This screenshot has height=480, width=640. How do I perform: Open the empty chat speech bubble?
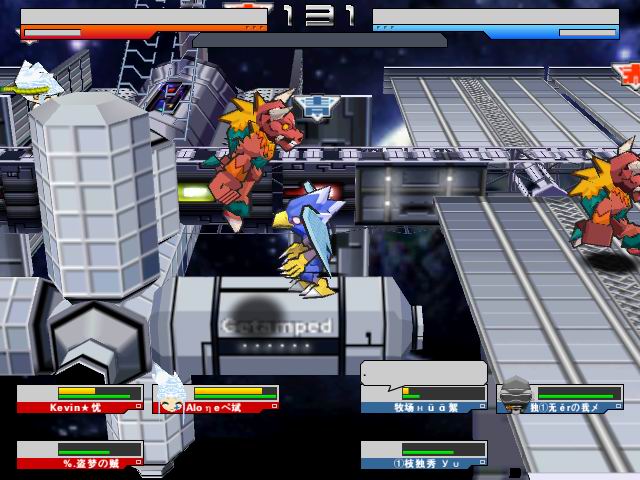pyautogui.click(x=424, y=373)
